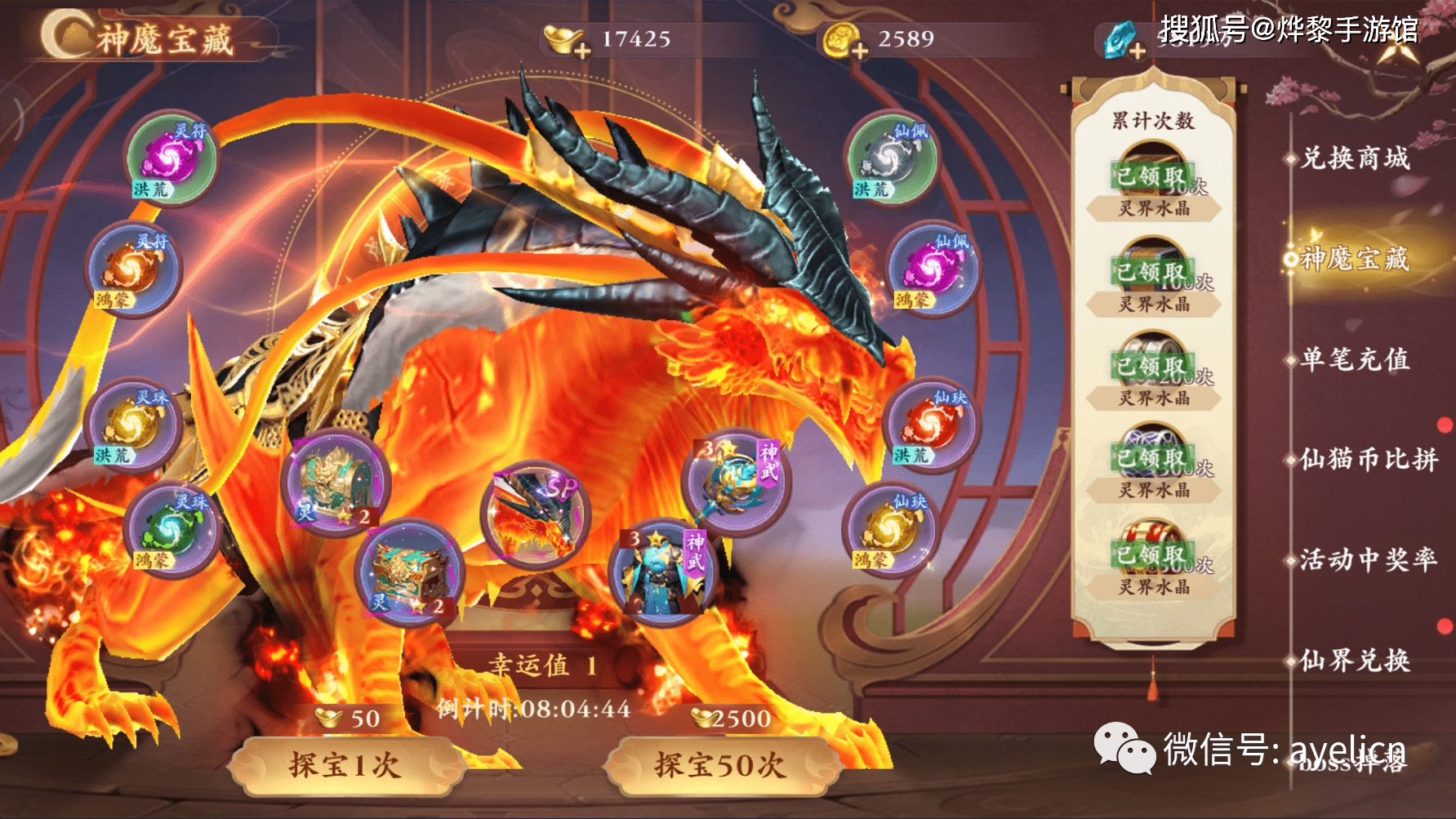Select the purple 仙佩 鸿蒙 reward orb

(932, 269)
